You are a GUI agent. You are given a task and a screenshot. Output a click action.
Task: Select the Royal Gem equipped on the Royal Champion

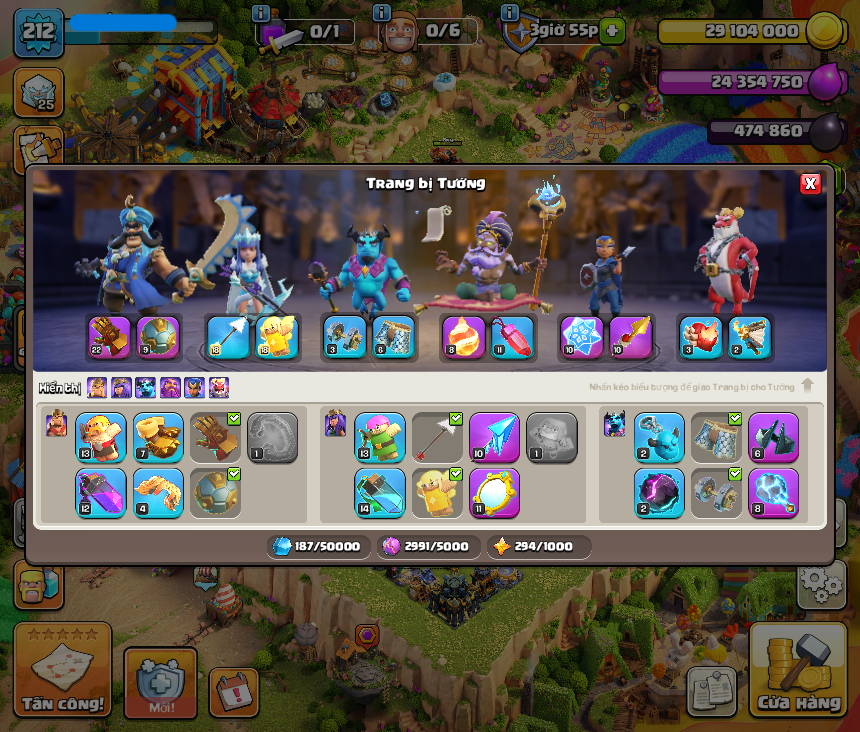(581, 337)
